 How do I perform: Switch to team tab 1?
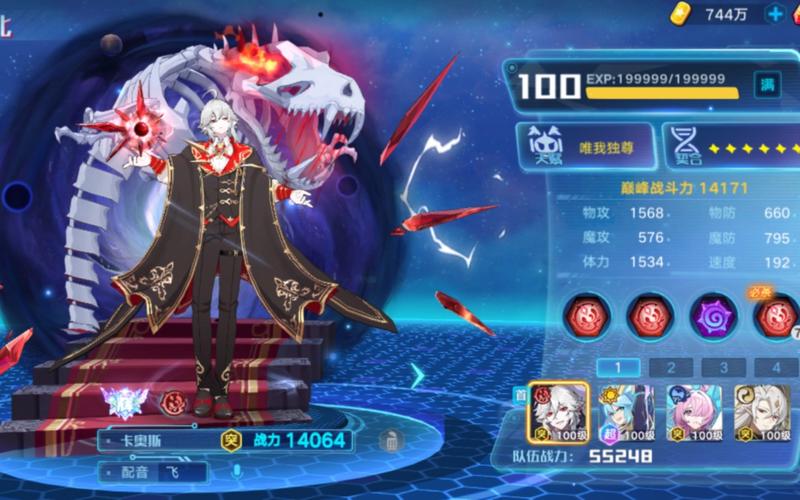pyautogui.click(x=619, y=367)
